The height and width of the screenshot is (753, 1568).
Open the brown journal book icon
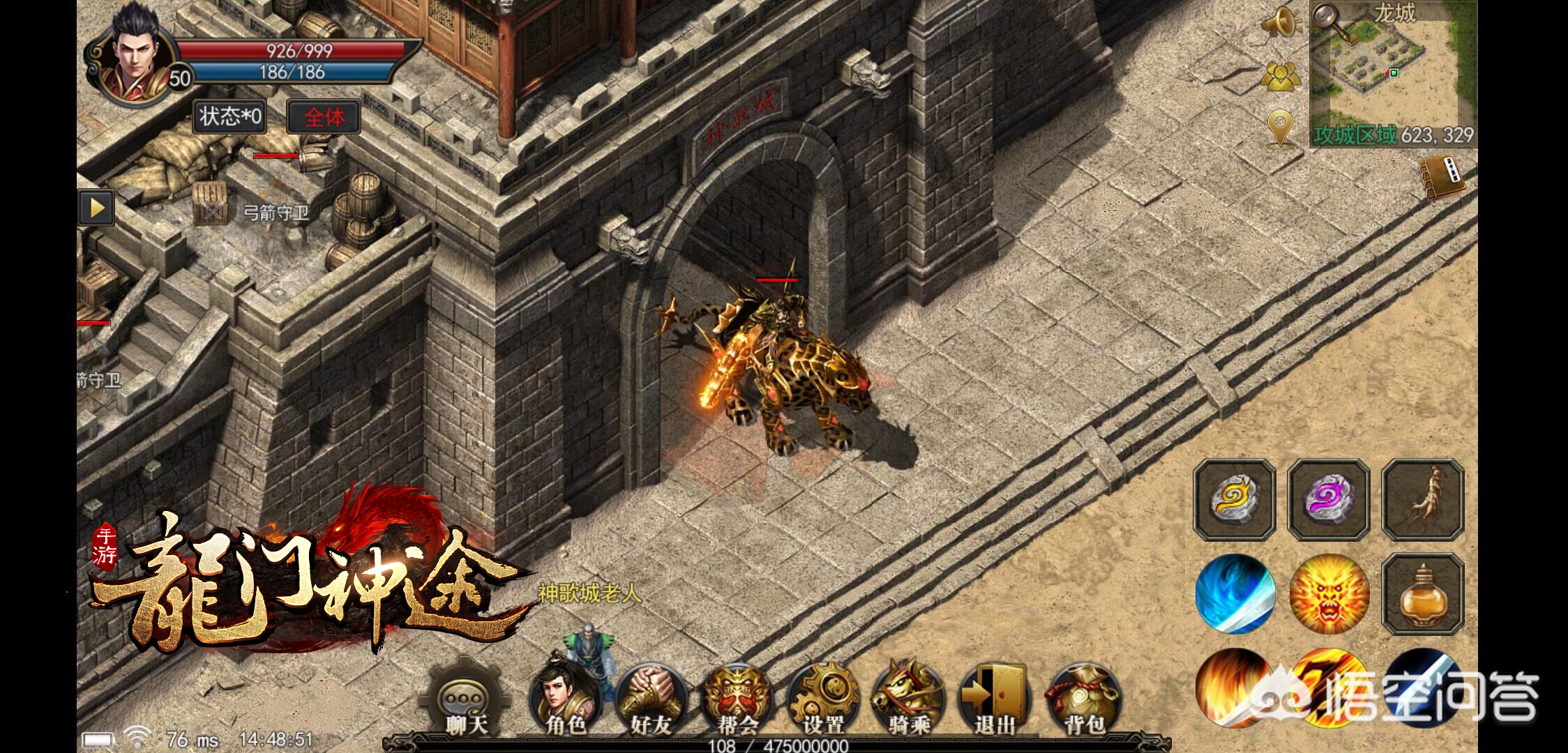1442,180
